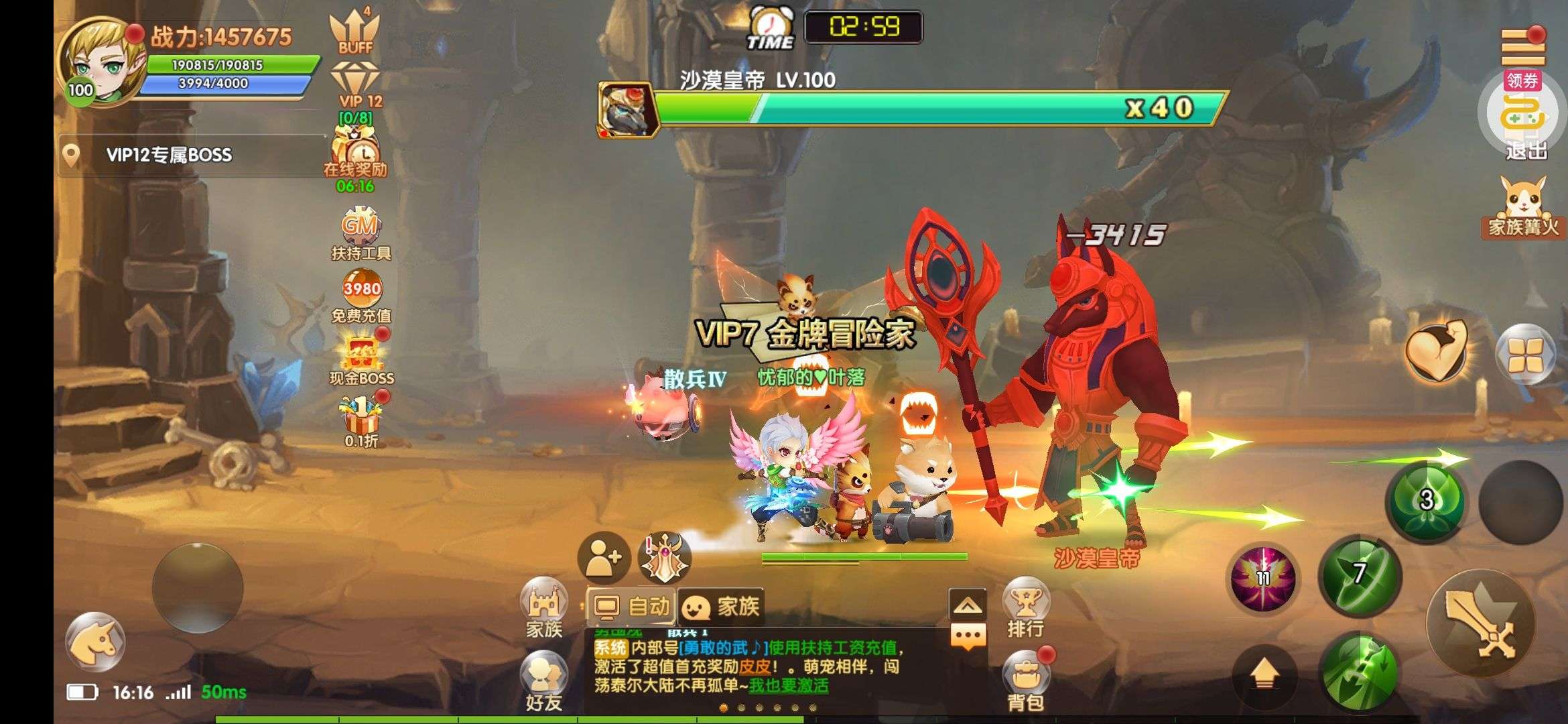The height and width of the screenshot is (724, 1568).
Task: Open the top-right hamburger menu
Action: click(1522, 47)
